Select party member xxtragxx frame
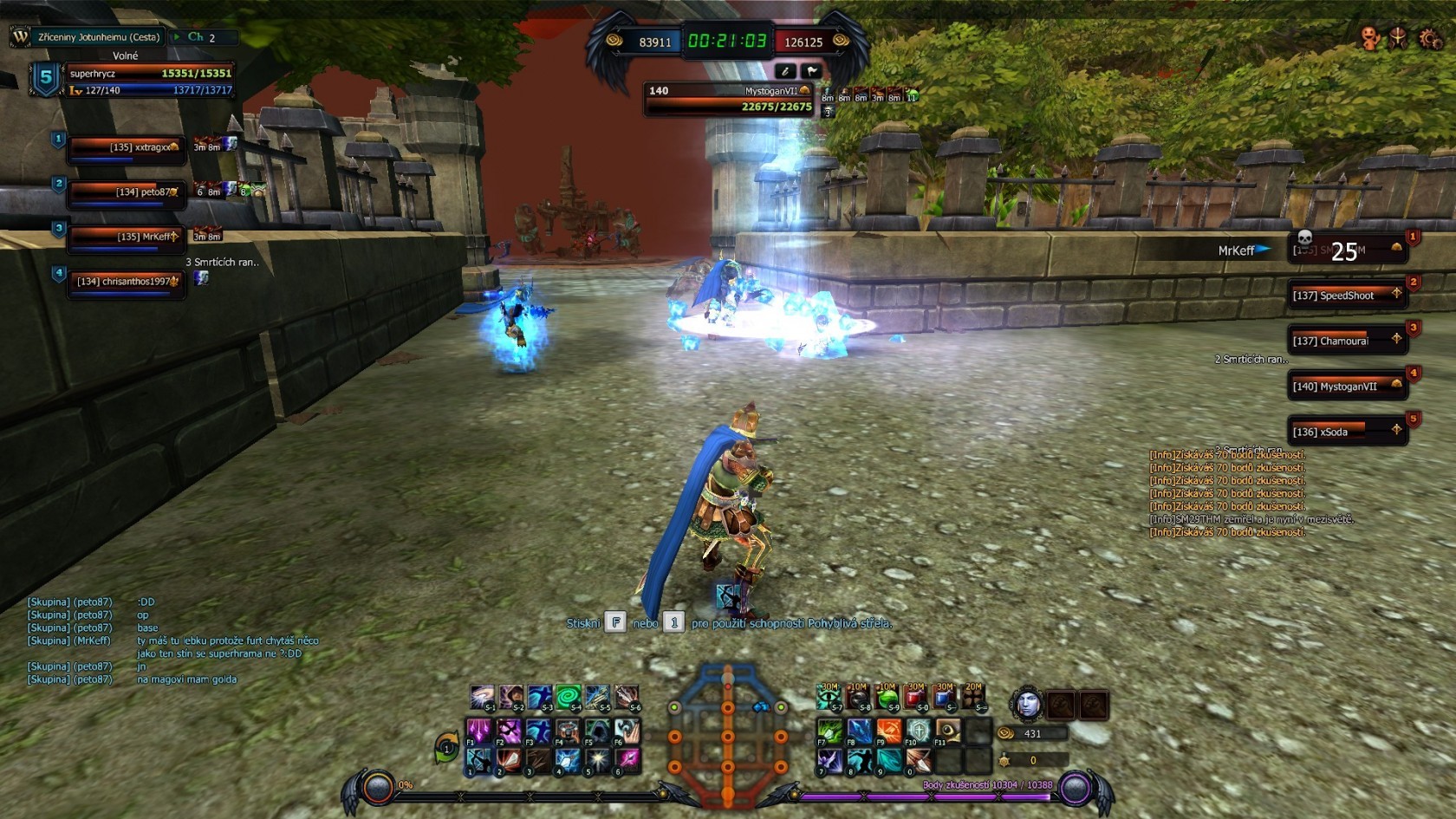This screenshot has height=819, width=1456. [127, 147]
